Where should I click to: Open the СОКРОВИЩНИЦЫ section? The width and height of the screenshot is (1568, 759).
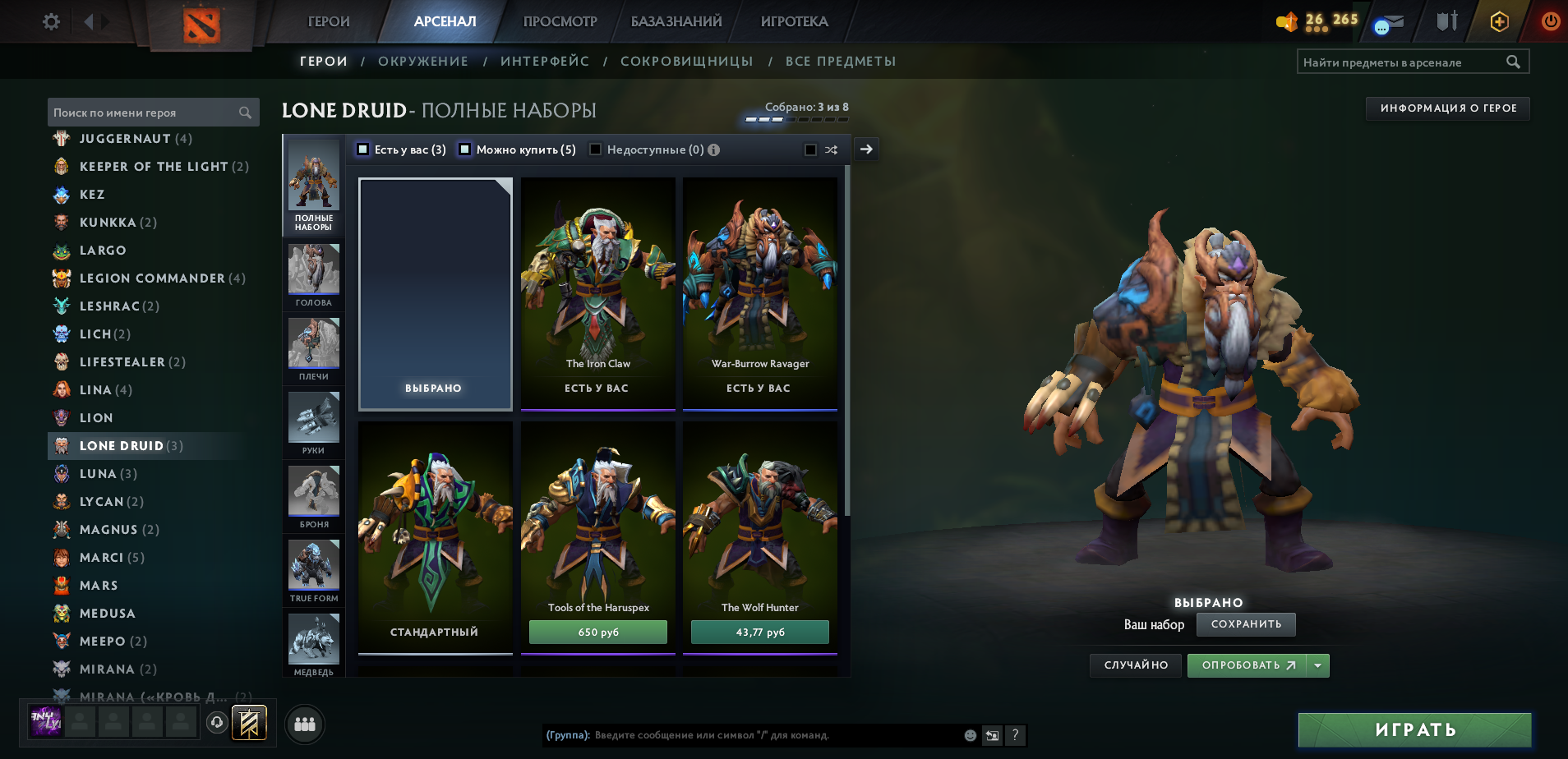click(x=688, y=61)
